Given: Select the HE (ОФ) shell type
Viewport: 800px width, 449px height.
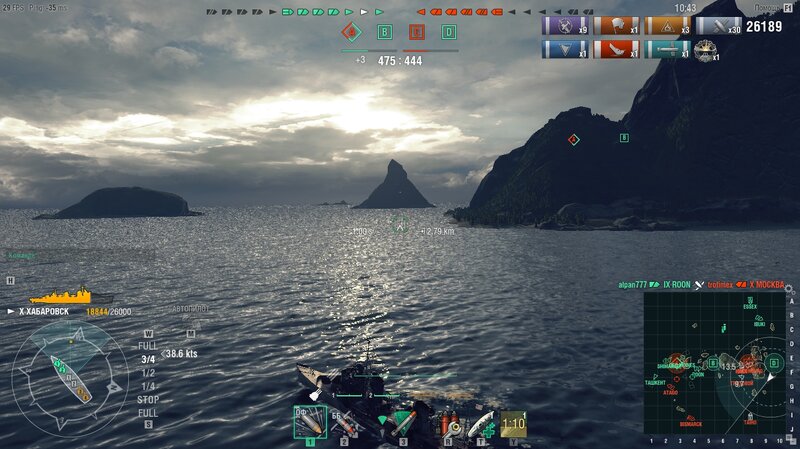Looking at the screenshot, I should pyautogui.click(x=309, y=422).
